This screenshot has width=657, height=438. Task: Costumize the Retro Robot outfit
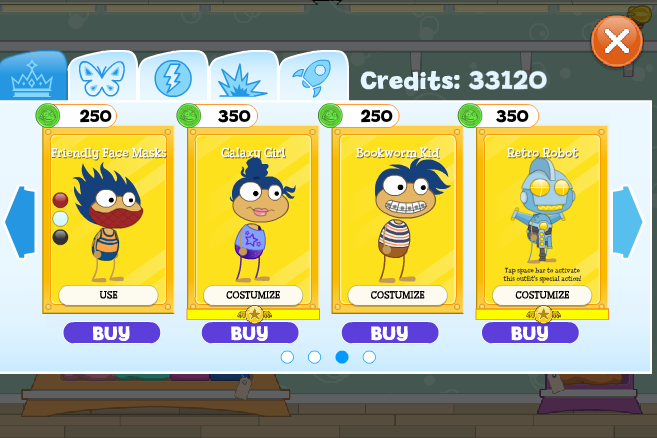[541, 295]
